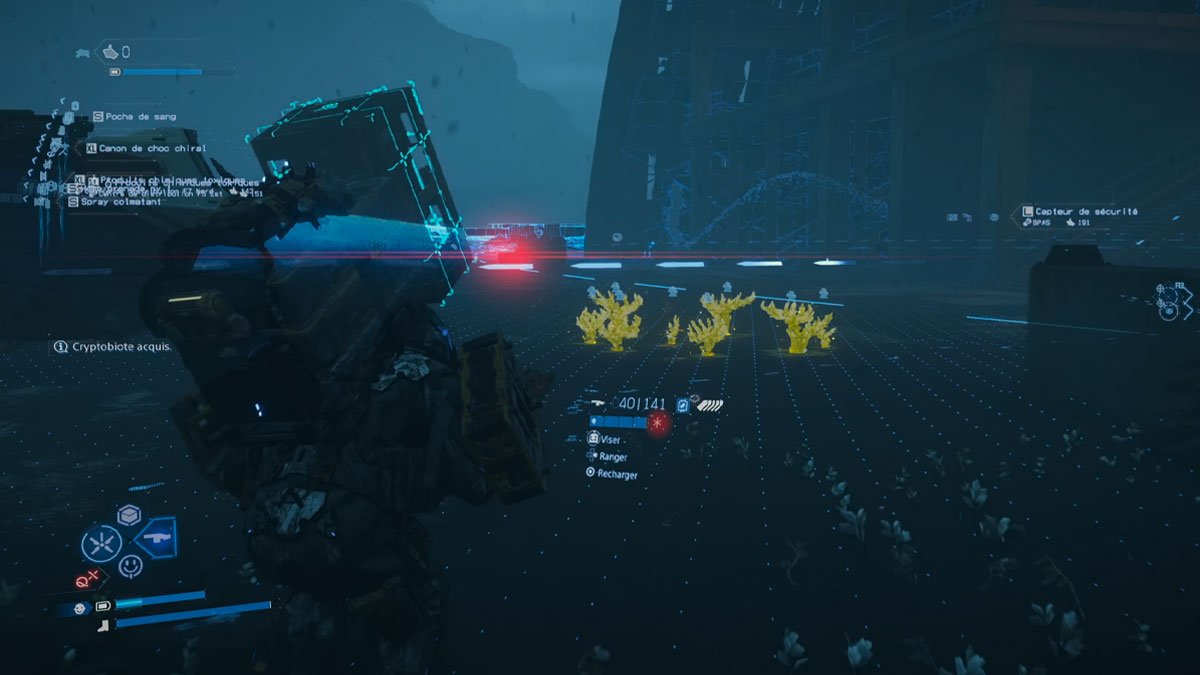Click the red crossed-out status icon
The height and width of the screenshot is (675, 1200).
pyautogui.click(x=85, y=582)
